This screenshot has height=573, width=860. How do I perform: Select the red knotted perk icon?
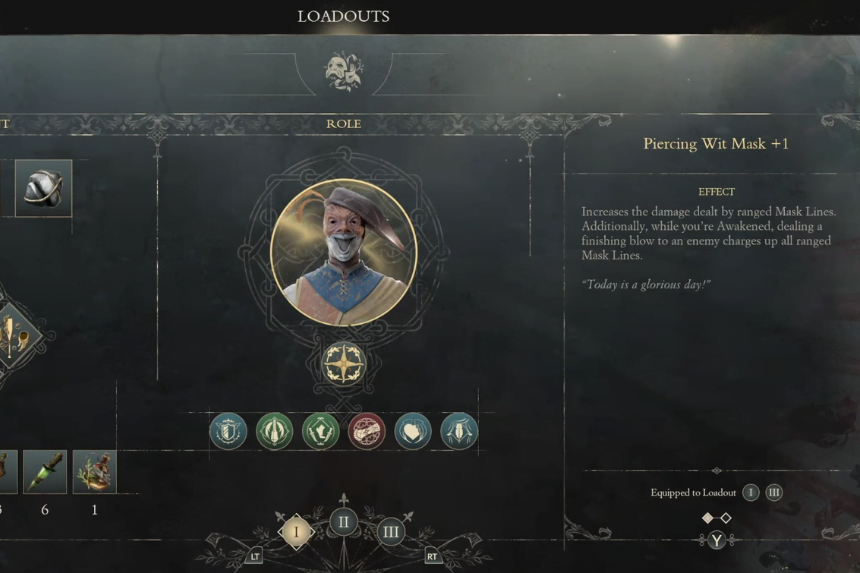click(x=366, y=431)
